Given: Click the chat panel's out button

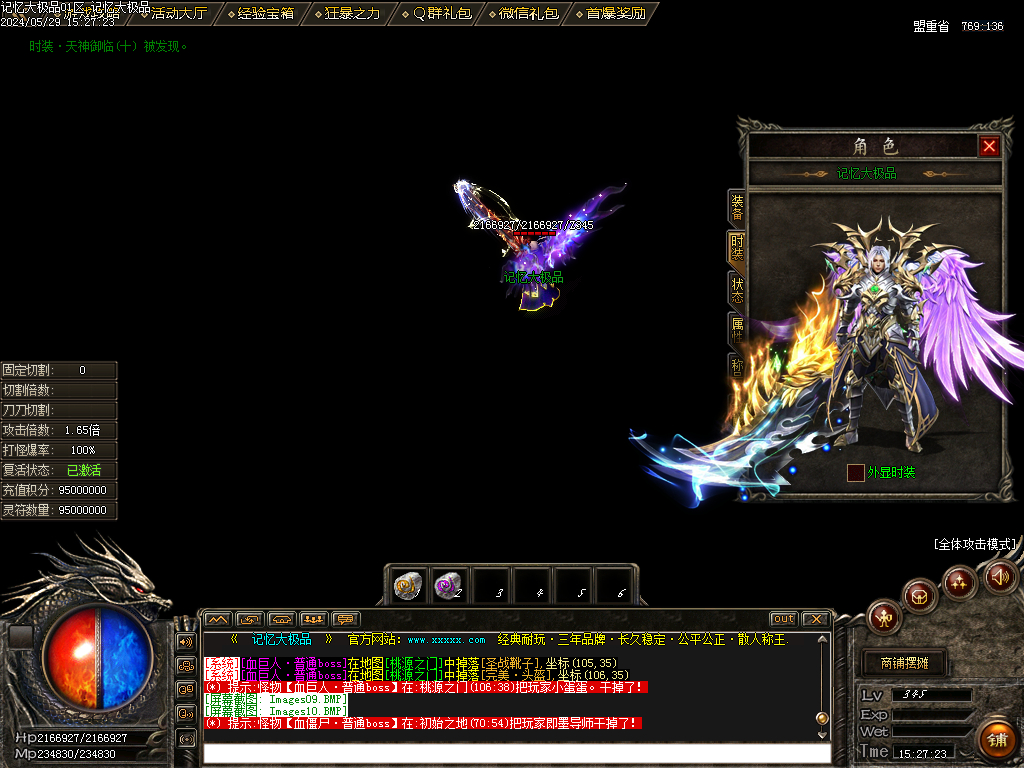Looking at the screenshot, I should pos(783,619).
